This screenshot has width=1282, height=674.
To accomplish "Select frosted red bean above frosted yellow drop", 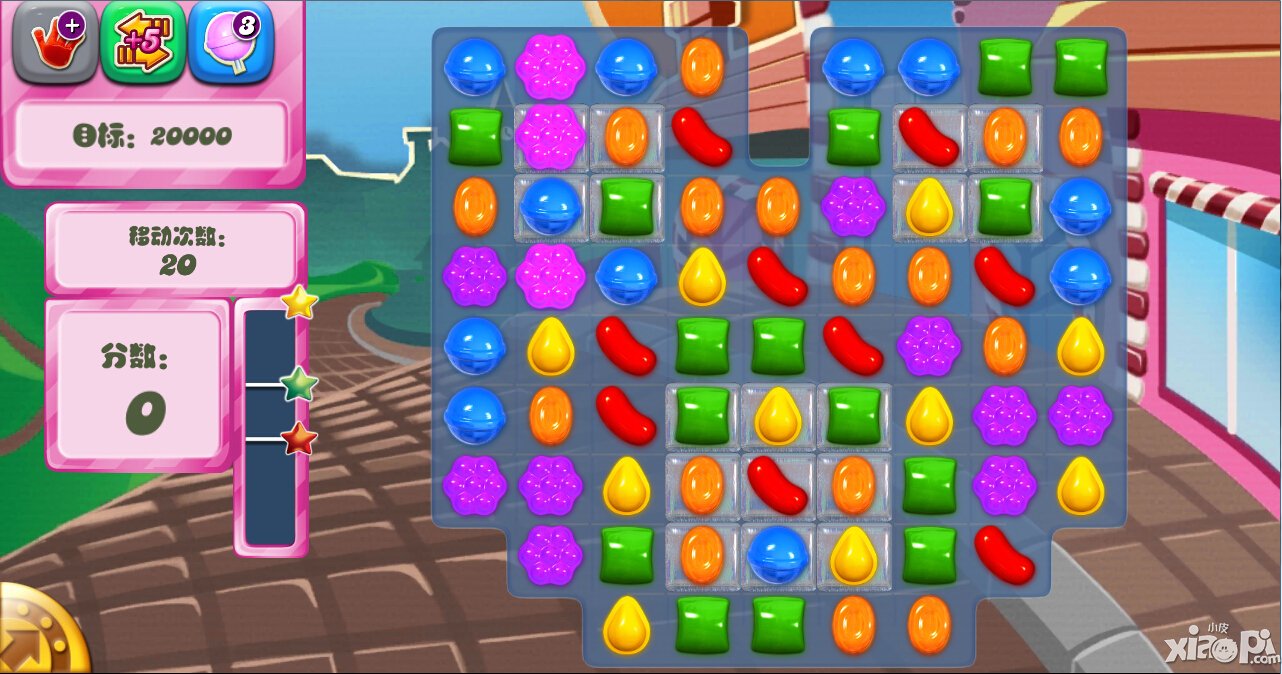I will coord(929,136).
